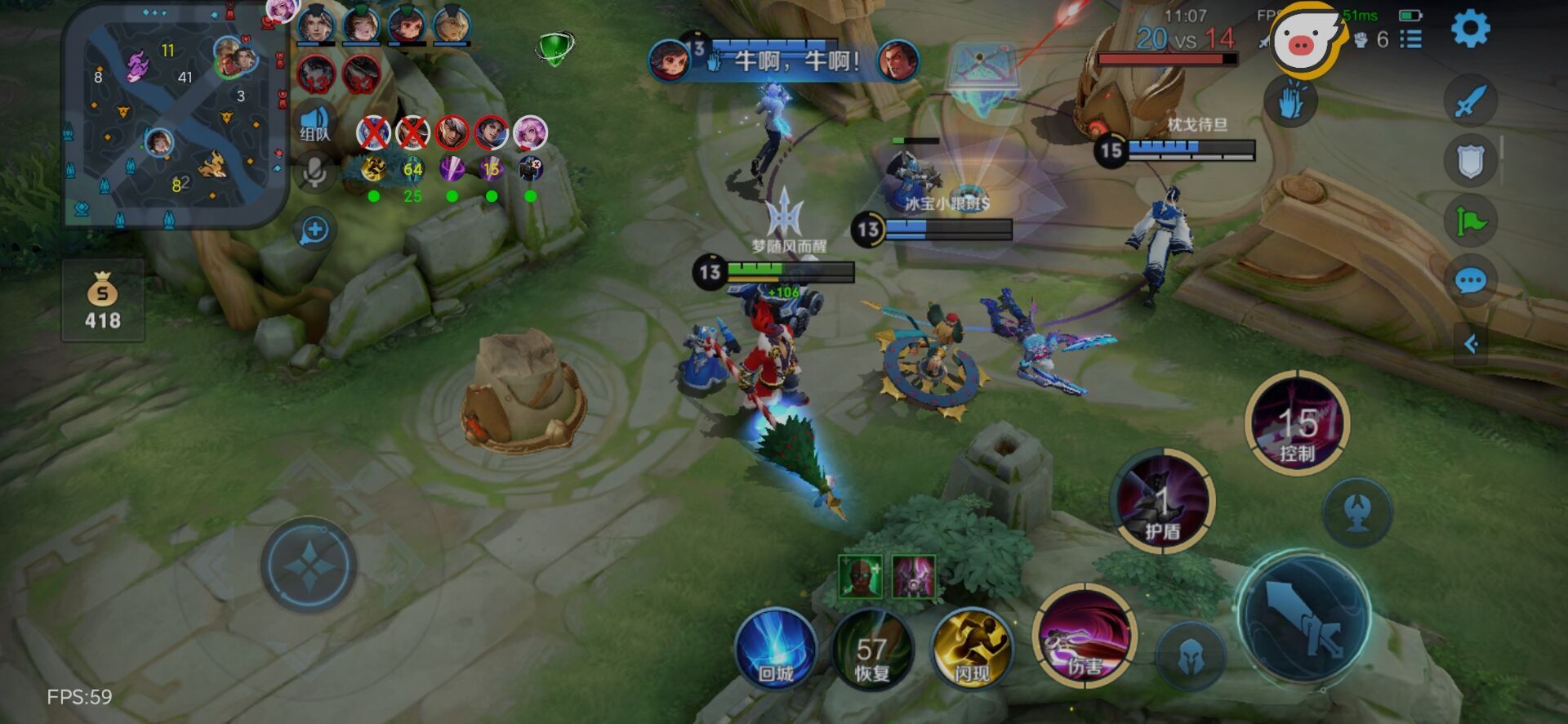Toggle the microphone button

point(314,172)
